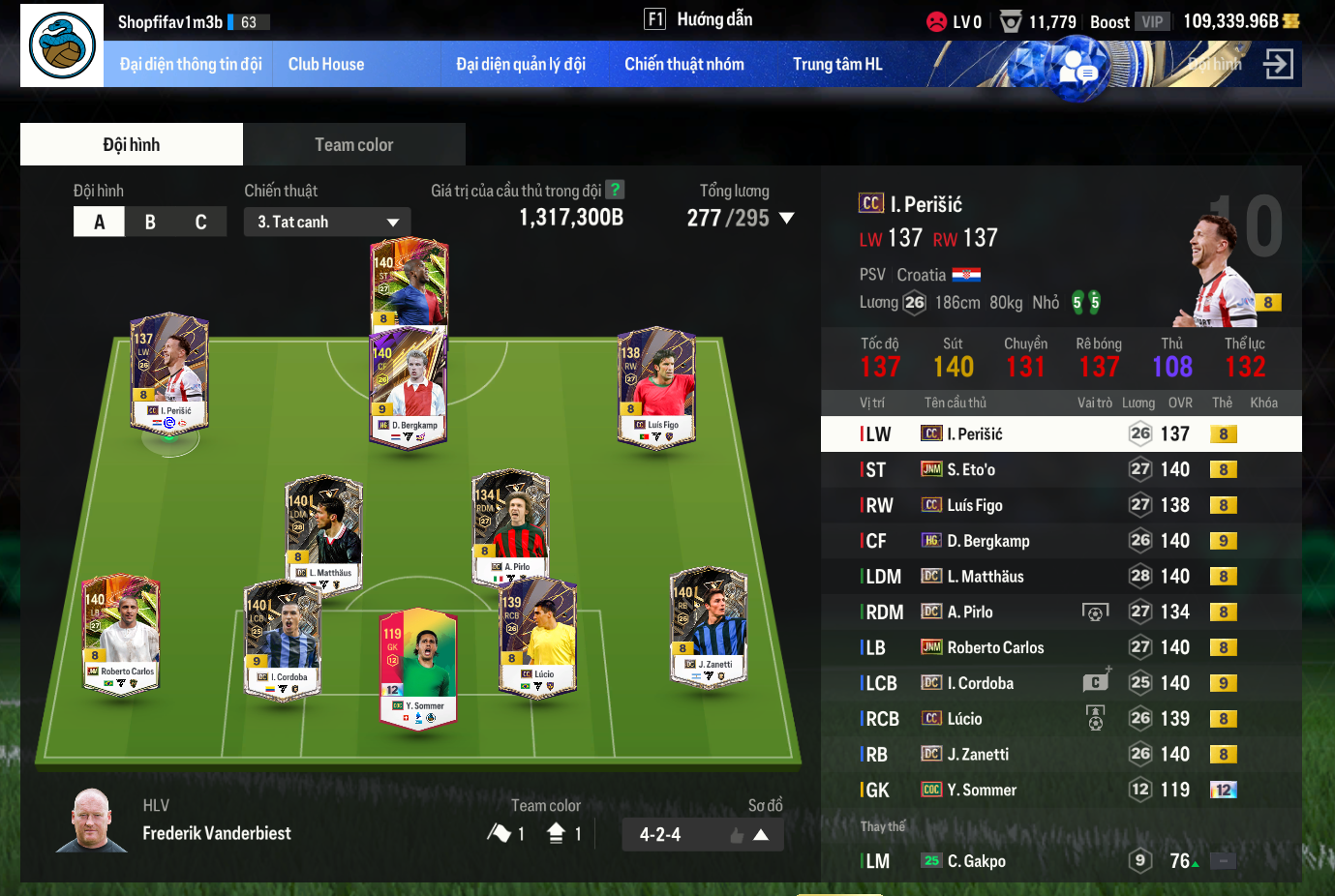1335x896 pixels.
Task: Click substitute C. Gakpo row
Action: [x=1060, y=861]
